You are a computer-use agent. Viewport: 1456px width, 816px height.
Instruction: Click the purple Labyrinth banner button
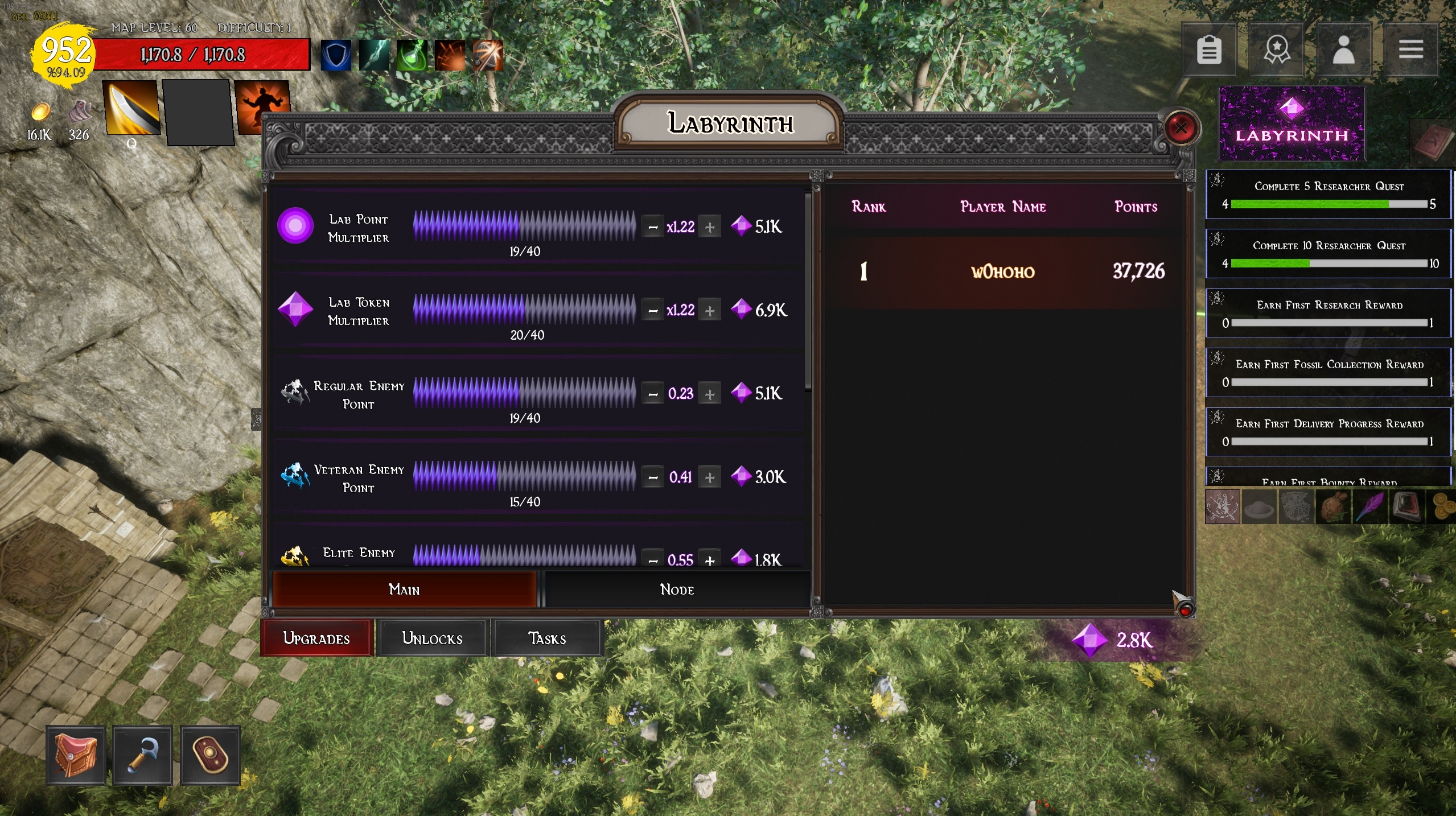[x=1292, y=123]
